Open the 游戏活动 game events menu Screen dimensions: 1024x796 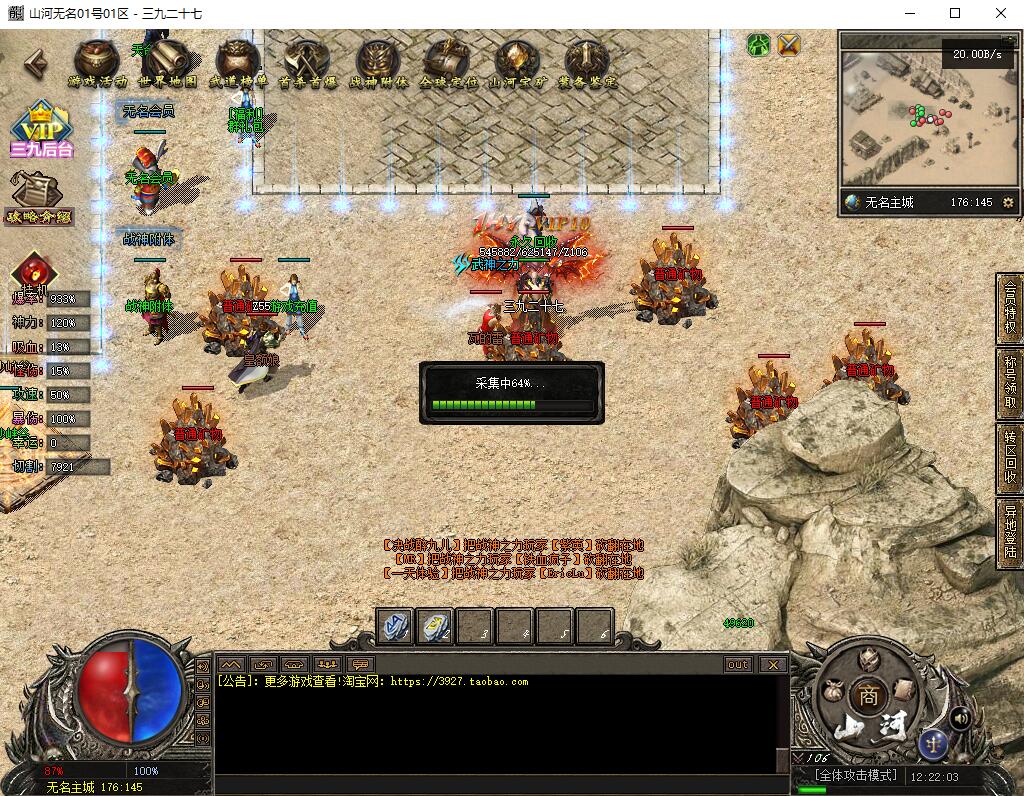(x=97, y=63)
